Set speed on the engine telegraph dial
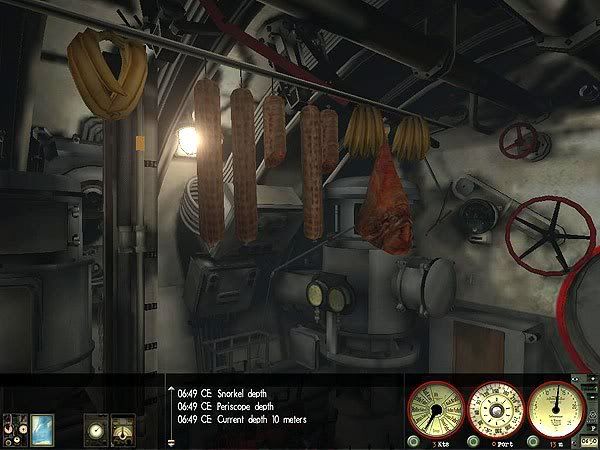Viewport: 600px width, 450px height. click(437, 407)
